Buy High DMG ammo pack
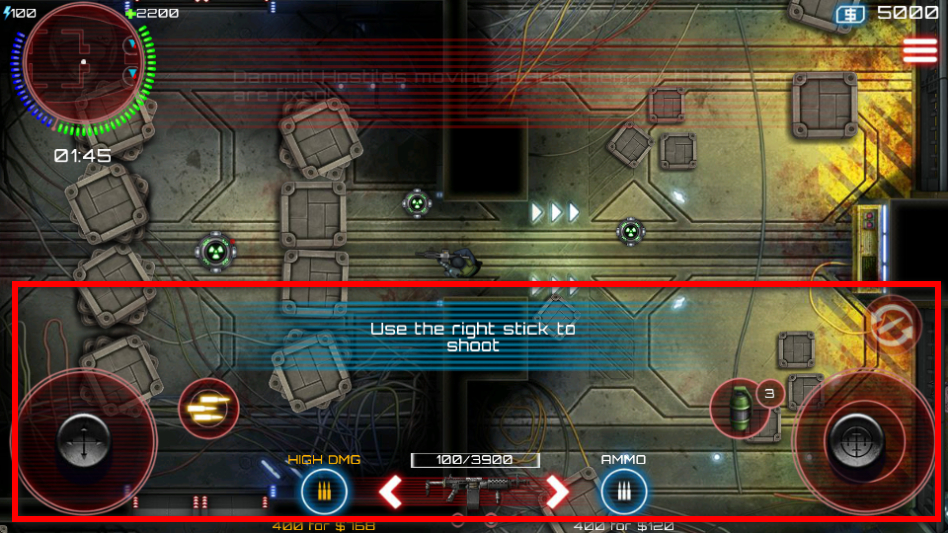948x533 pixels. tap(324, 491)
